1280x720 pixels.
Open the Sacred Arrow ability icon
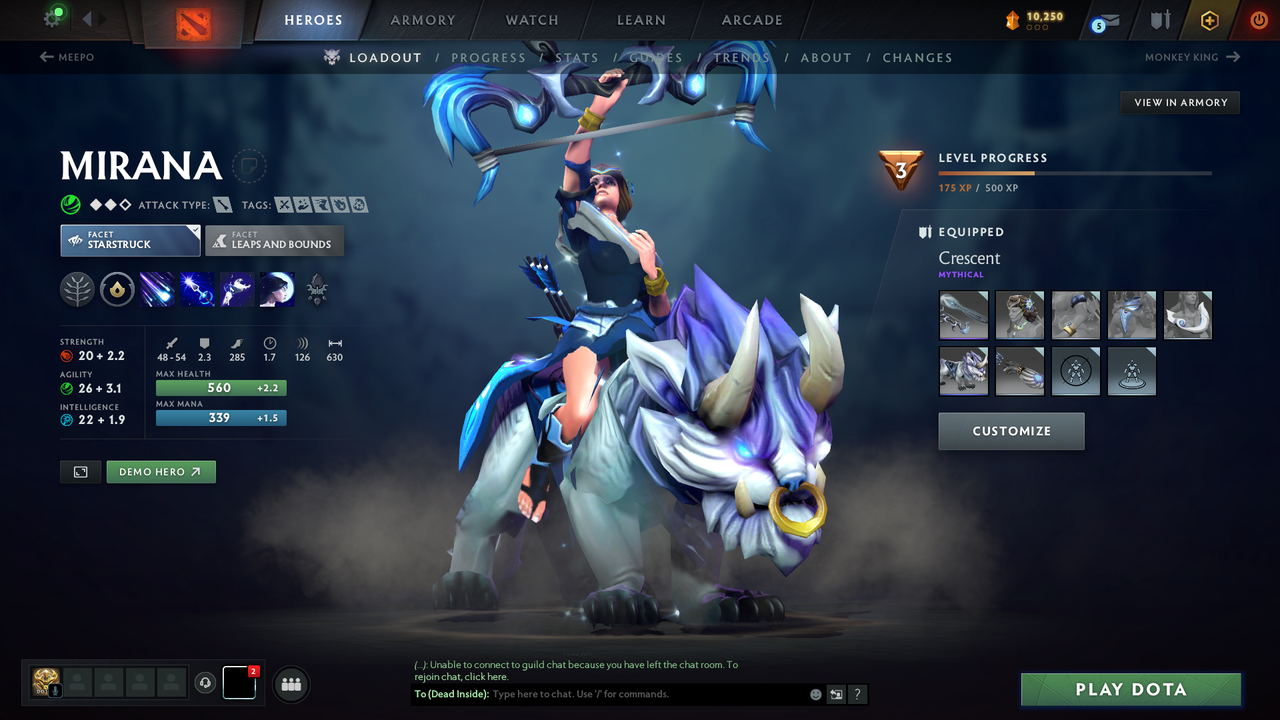pos(197,289)
